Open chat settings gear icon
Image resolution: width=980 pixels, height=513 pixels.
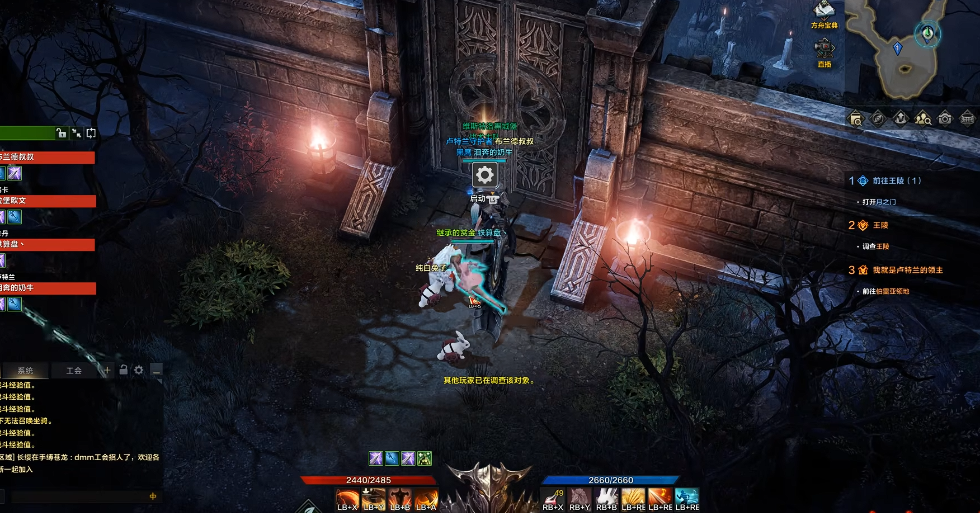pyautogui.click(x=139, y=370)
